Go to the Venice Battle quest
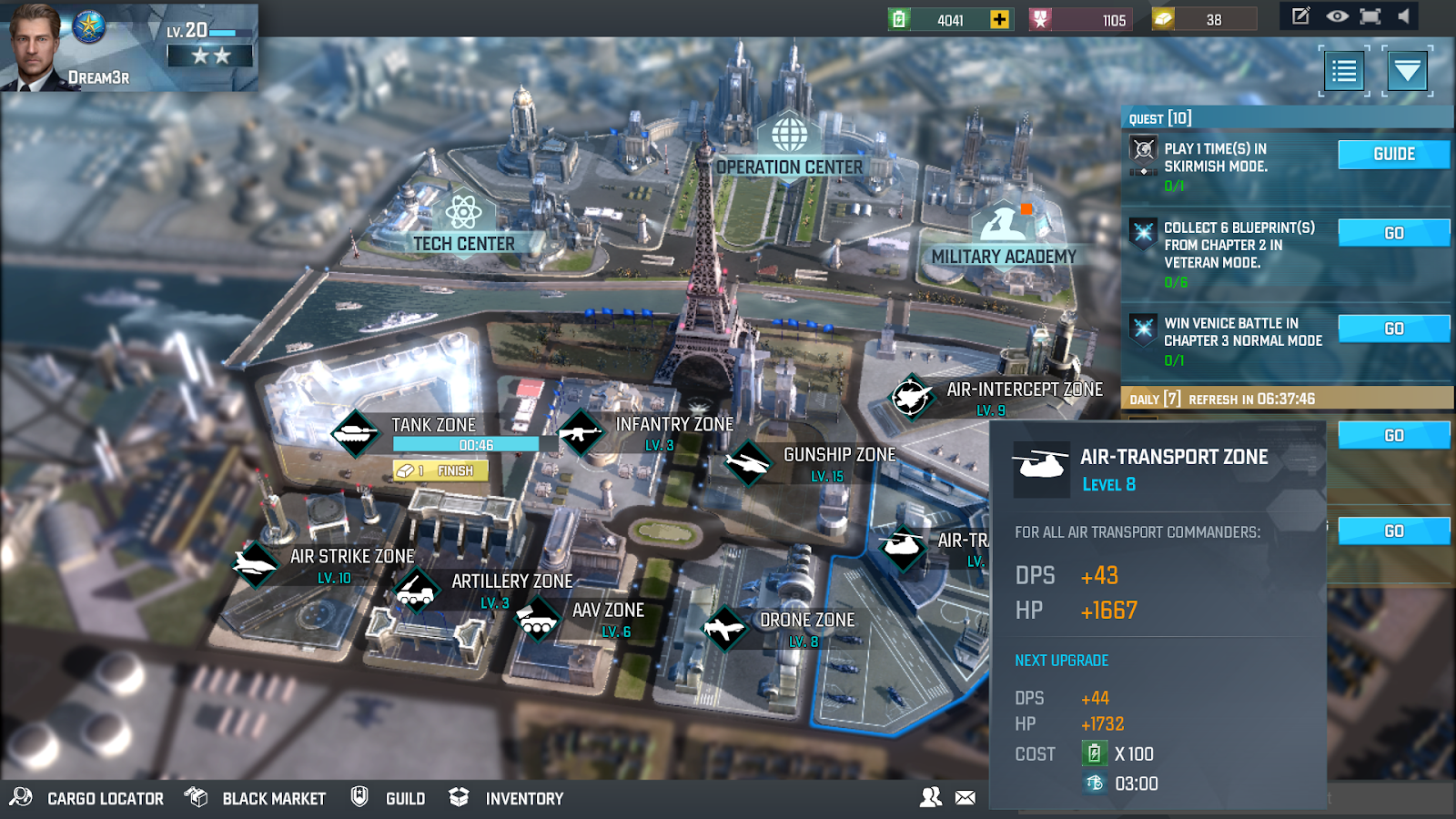 [x=1393, y=329]
